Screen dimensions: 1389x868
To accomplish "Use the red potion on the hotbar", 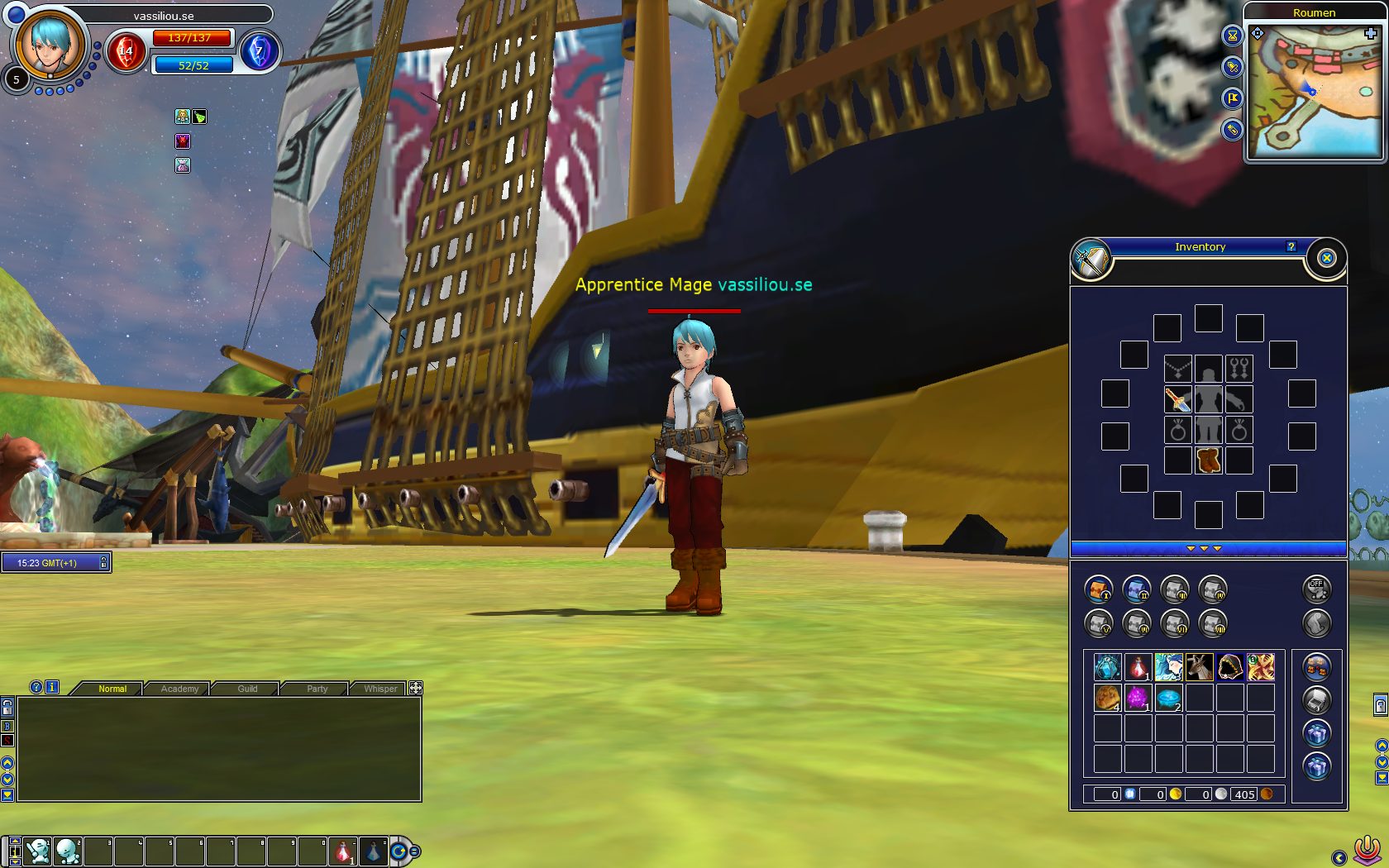I will tap(343, 851).
